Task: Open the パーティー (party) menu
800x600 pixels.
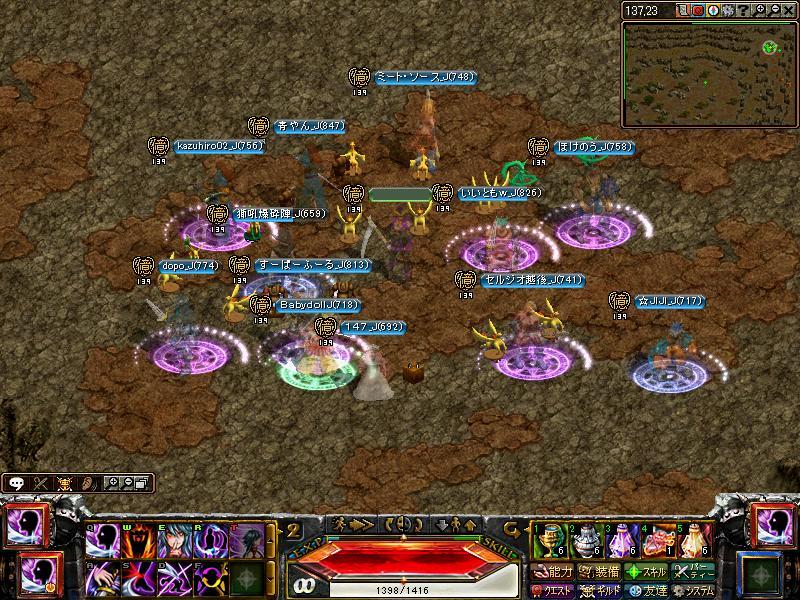Action: 695,572
